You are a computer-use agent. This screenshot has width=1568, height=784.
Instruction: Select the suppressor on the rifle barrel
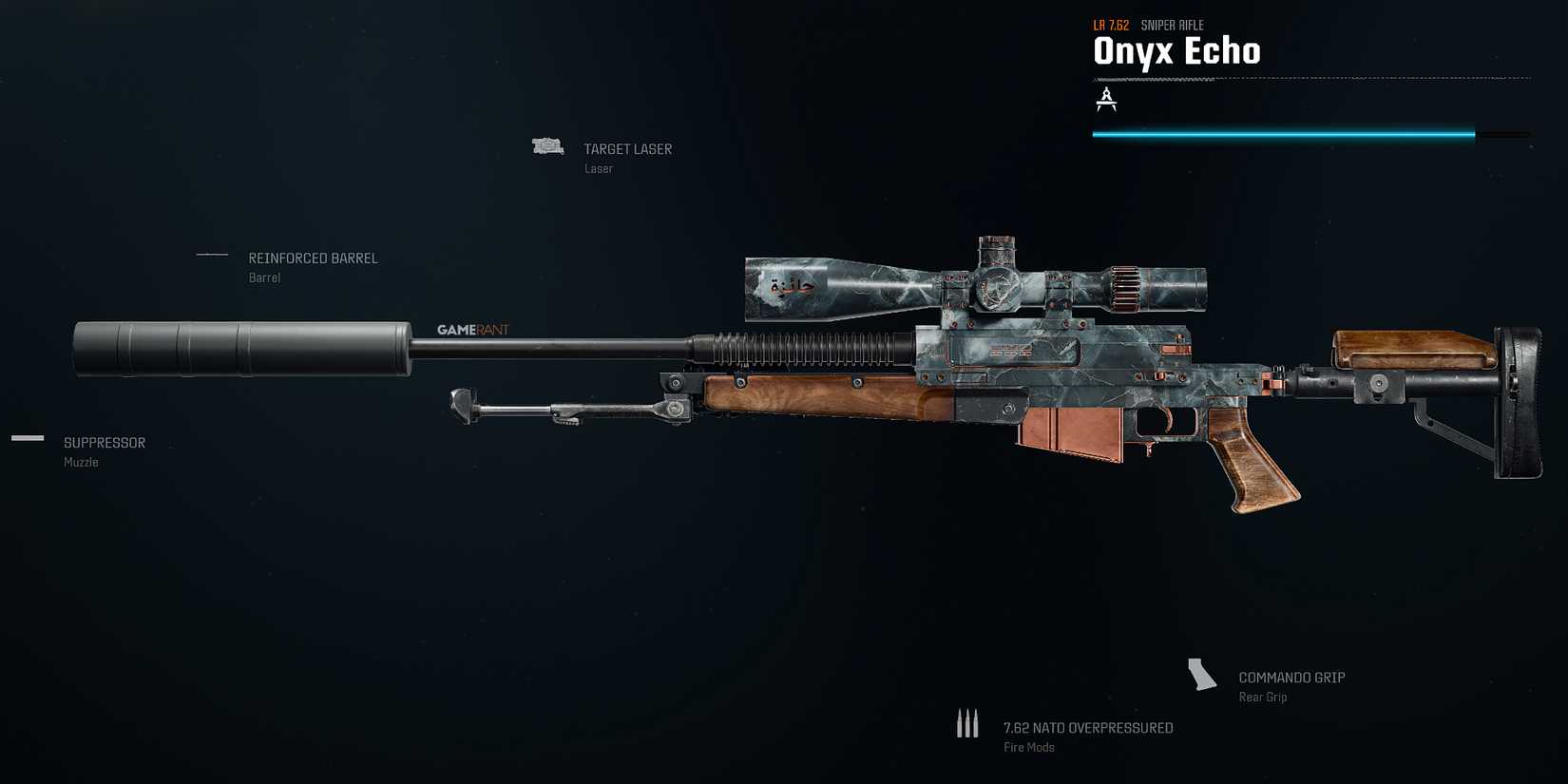coord(242,349)
